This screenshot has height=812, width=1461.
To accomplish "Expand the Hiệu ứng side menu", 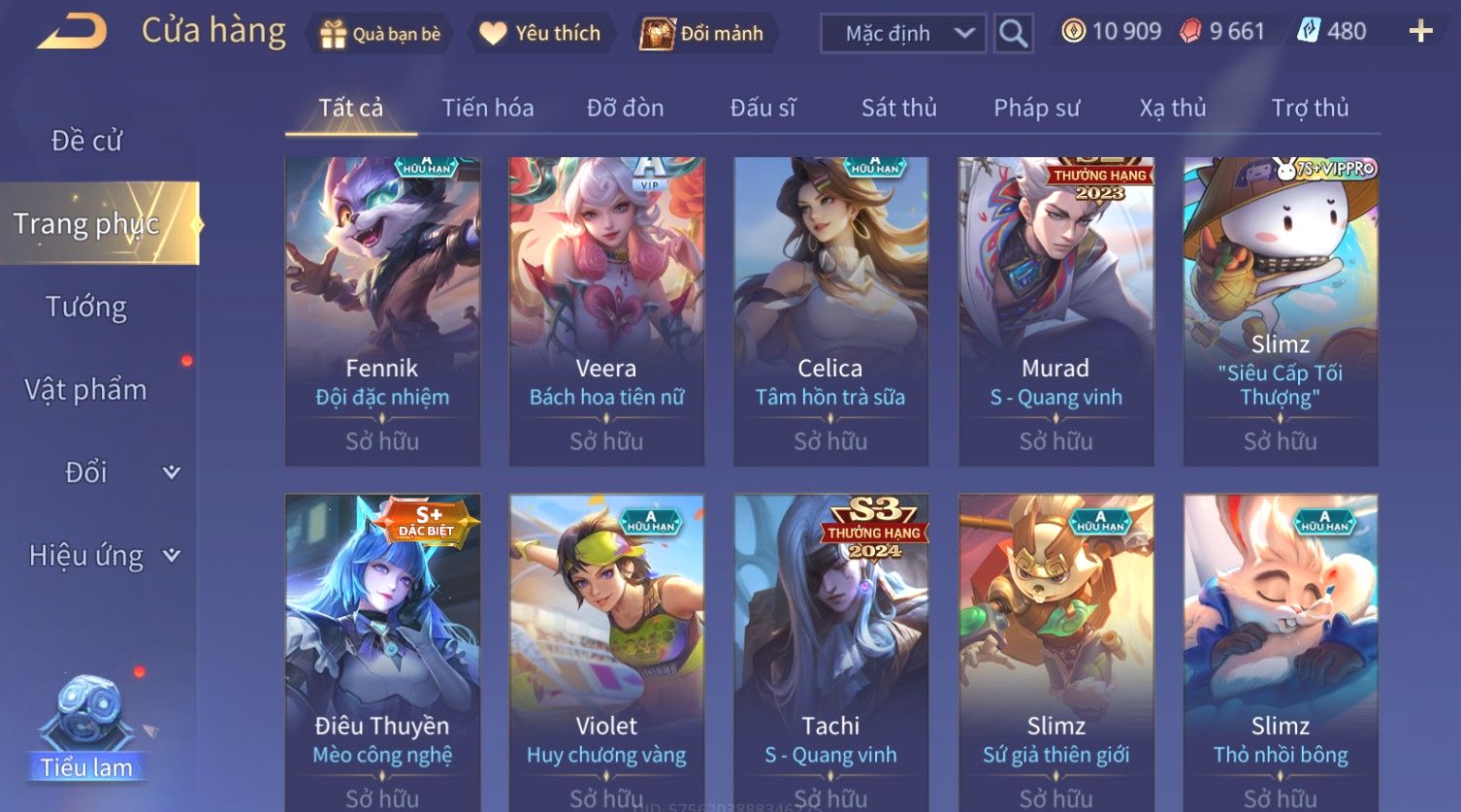I will click(x=102, y=556).
